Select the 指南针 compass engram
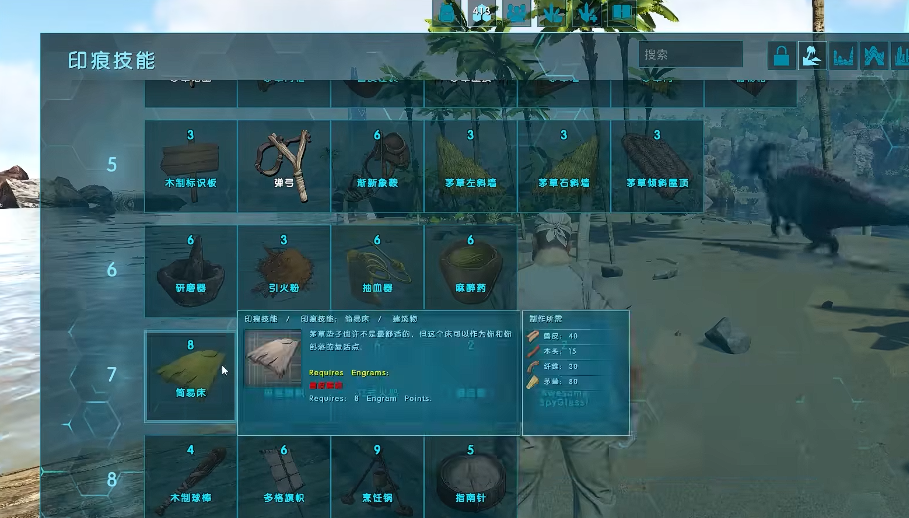 pyautogui.click(x=470, y=477)
